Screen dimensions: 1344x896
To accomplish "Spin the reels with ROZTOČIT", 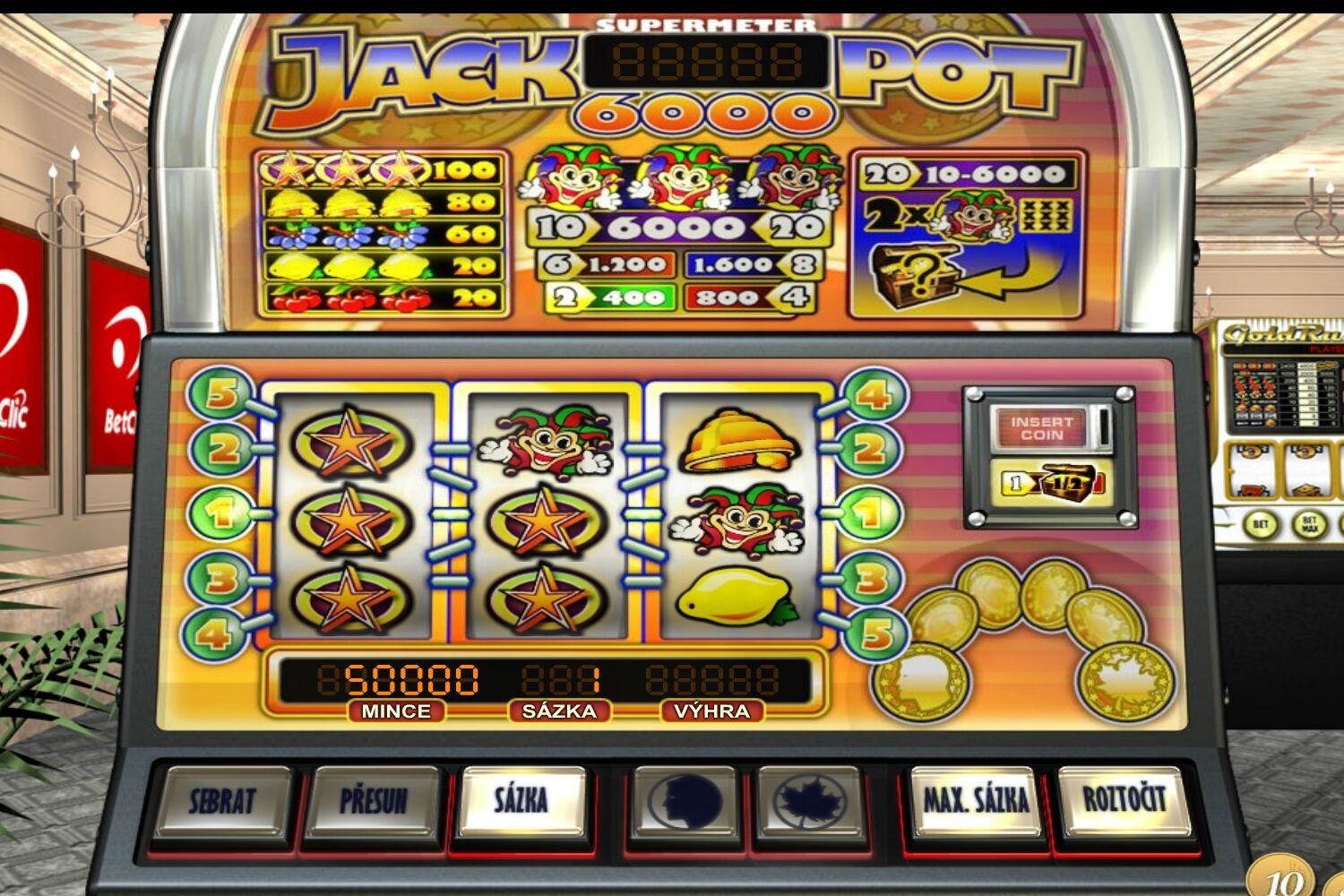I will [1124, 798].
